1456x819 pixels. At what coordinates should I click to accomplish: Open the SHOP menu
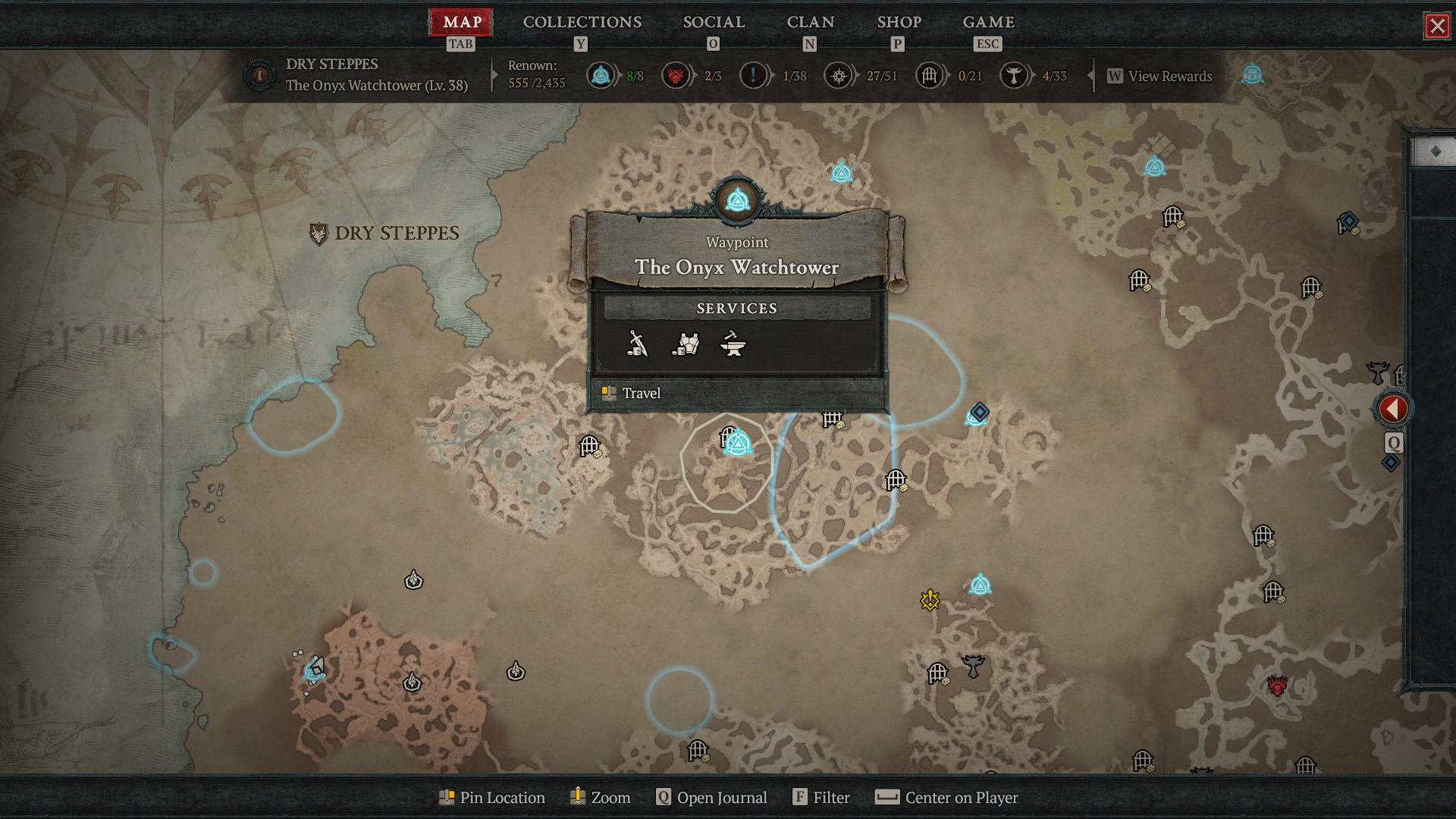(x=899, y=22)
